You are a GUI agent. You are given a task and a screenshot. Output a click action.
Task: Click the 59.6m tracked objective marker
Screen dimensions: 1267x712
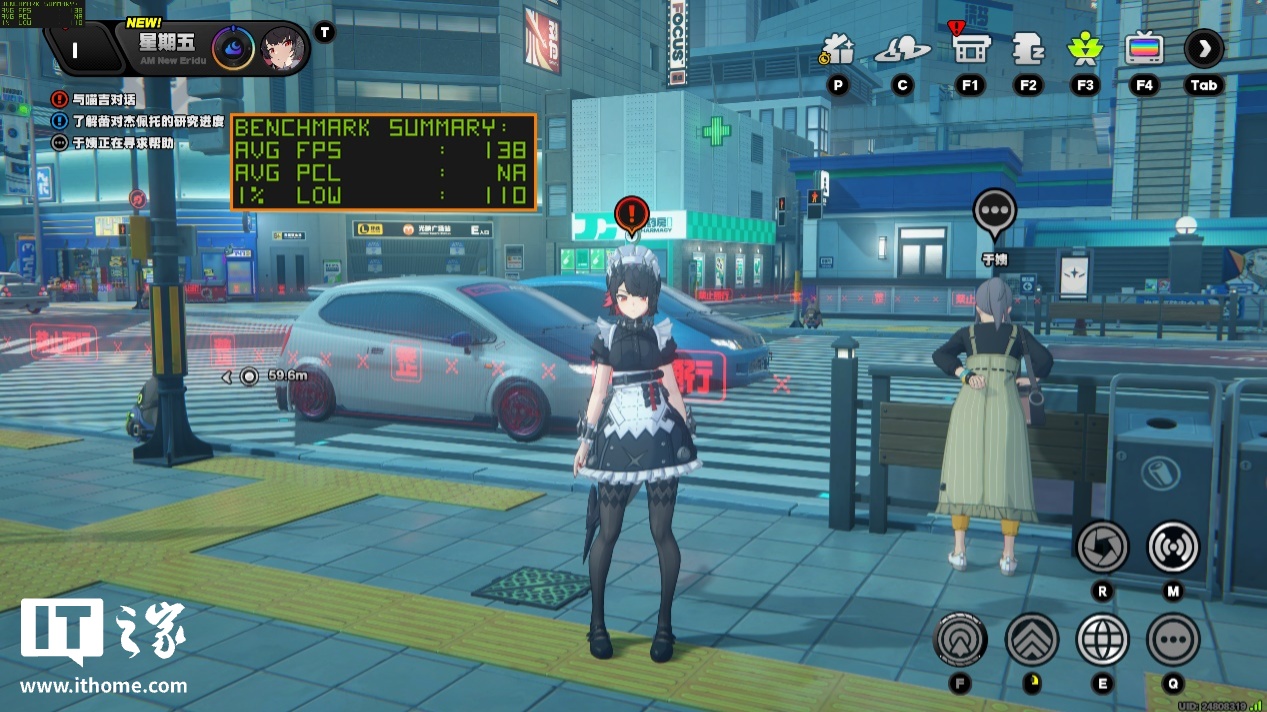pos(250,376)
